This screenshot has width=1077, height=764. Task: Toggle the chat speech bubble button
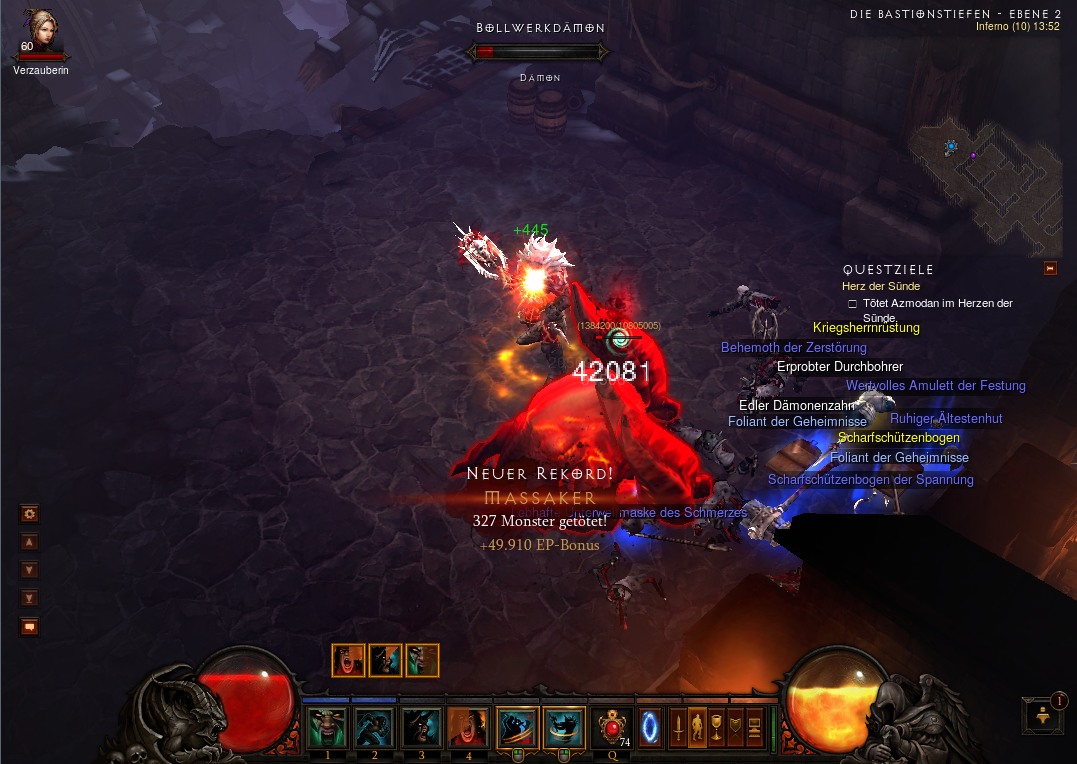pyautogui.click(x=30, y=627)
